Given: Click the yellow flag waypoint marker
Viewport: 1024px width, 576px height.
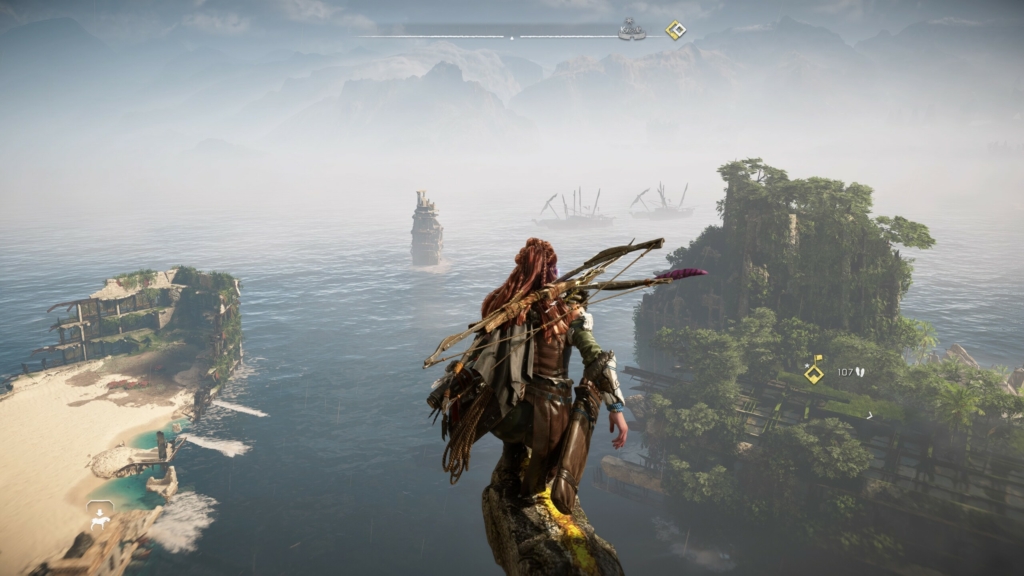Looking at the screenshot, I should 815,371.
